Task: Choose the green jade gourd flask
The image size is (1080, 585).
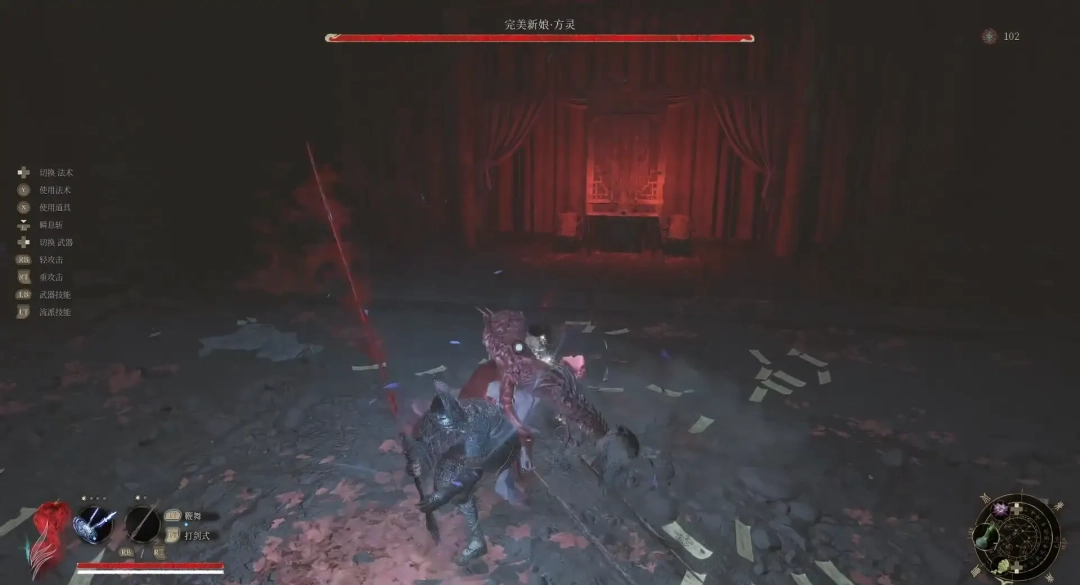Action: tap(985, 535)
